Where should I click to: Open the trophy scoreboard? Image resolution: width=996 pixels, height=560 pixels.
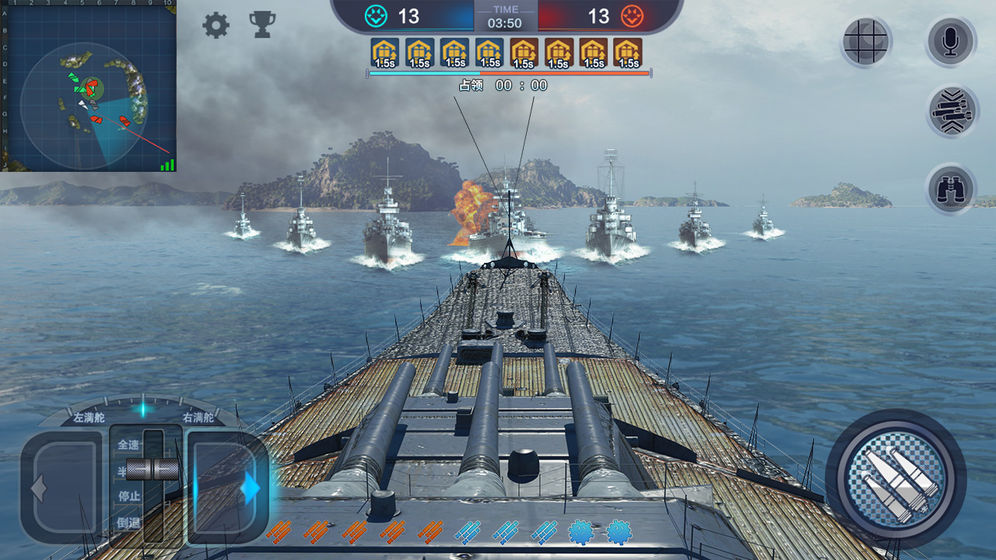coord(262,25)
